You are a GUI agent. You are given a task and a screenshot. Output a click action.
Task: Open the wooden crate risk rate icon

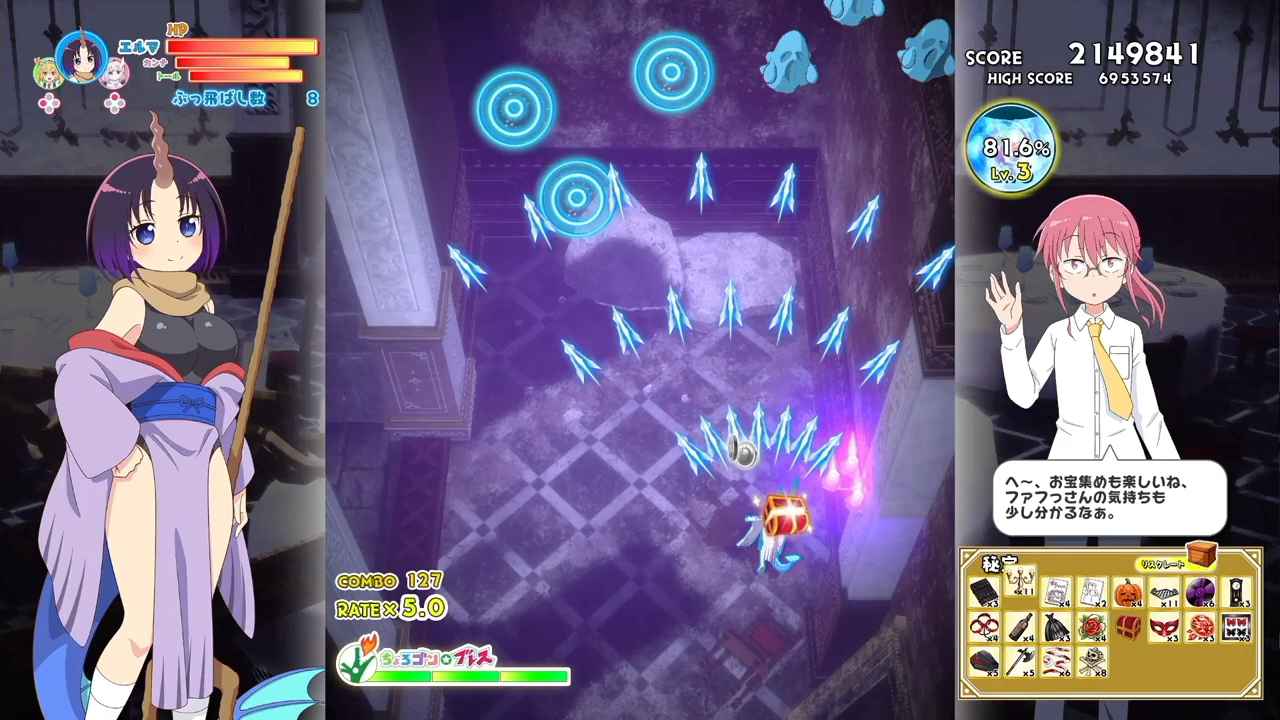point(1201,555)
